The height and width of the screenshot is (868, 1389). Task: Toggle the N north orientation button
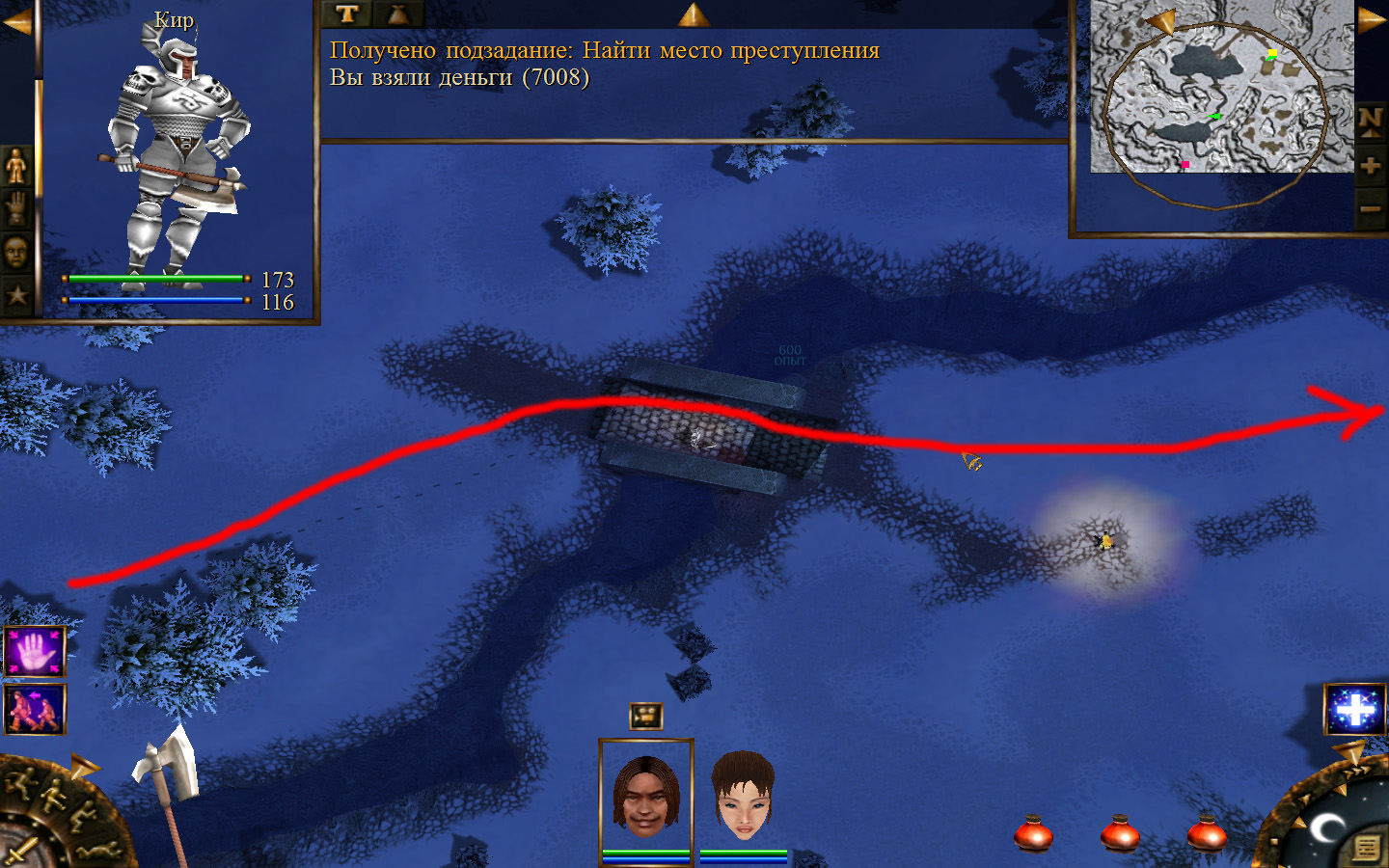click(1371, 122)
